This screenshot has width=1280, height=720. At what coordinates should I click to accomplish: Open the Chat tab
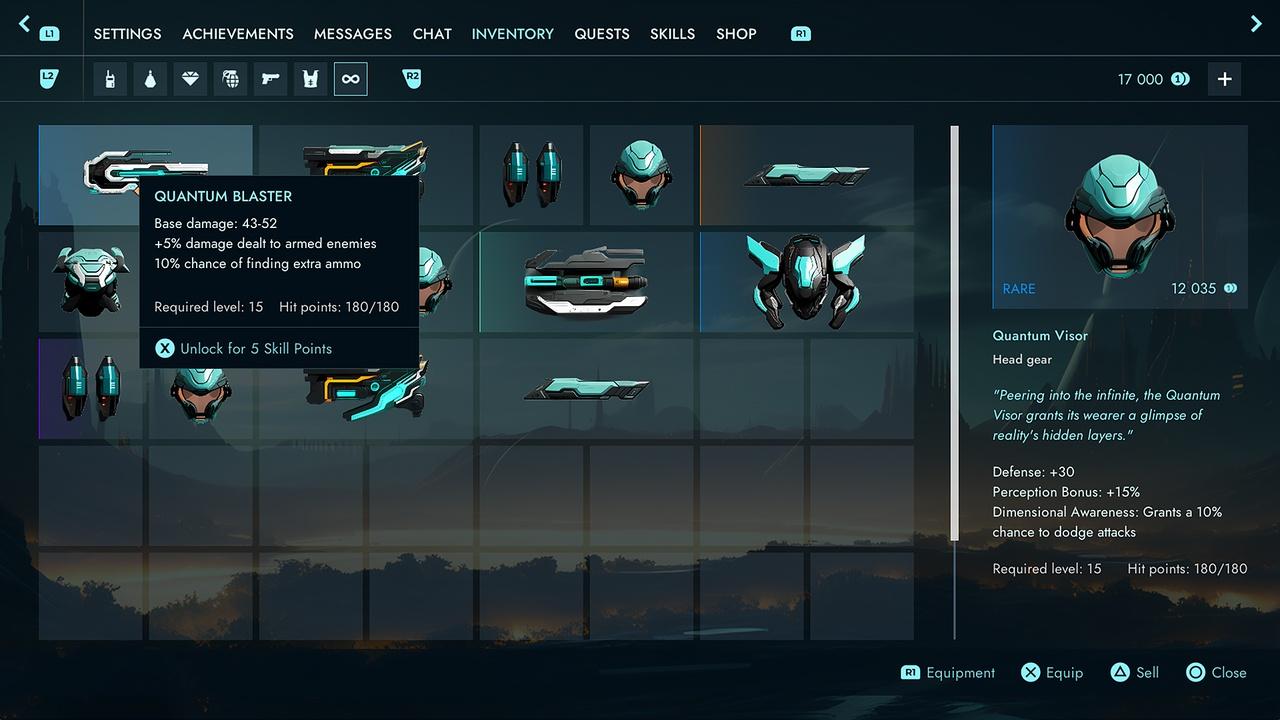[432, 34]
